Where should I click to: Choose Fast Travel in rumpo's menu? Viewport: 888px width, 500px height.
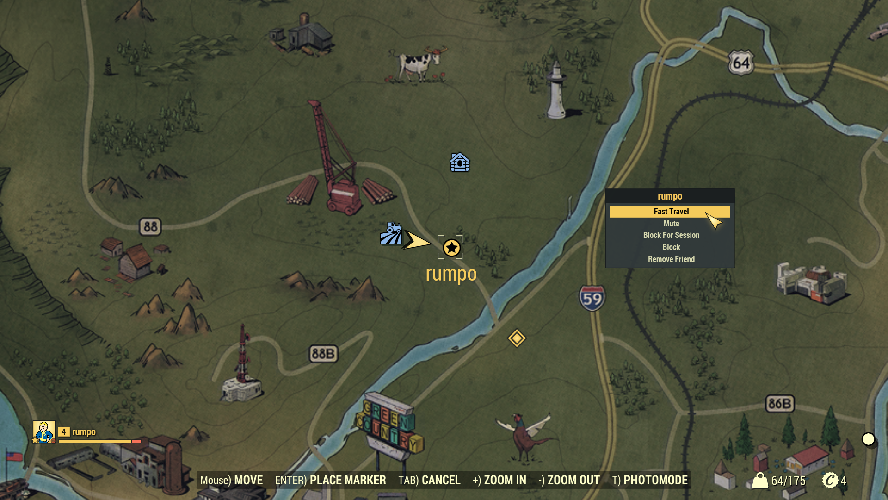(x=670, y=212)
